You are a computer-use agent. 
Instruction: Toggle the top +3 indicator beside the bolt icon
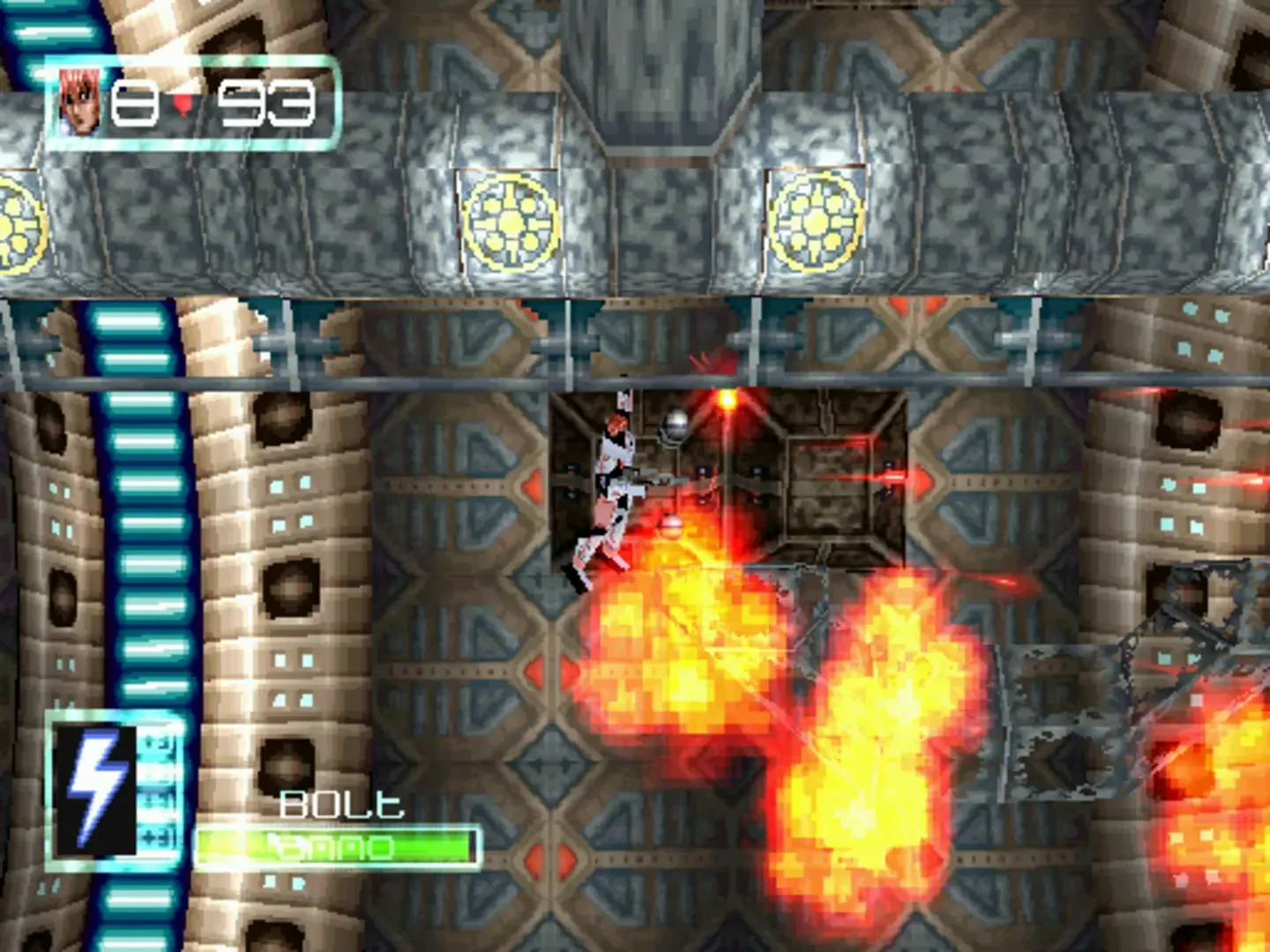tap(156, 743)
